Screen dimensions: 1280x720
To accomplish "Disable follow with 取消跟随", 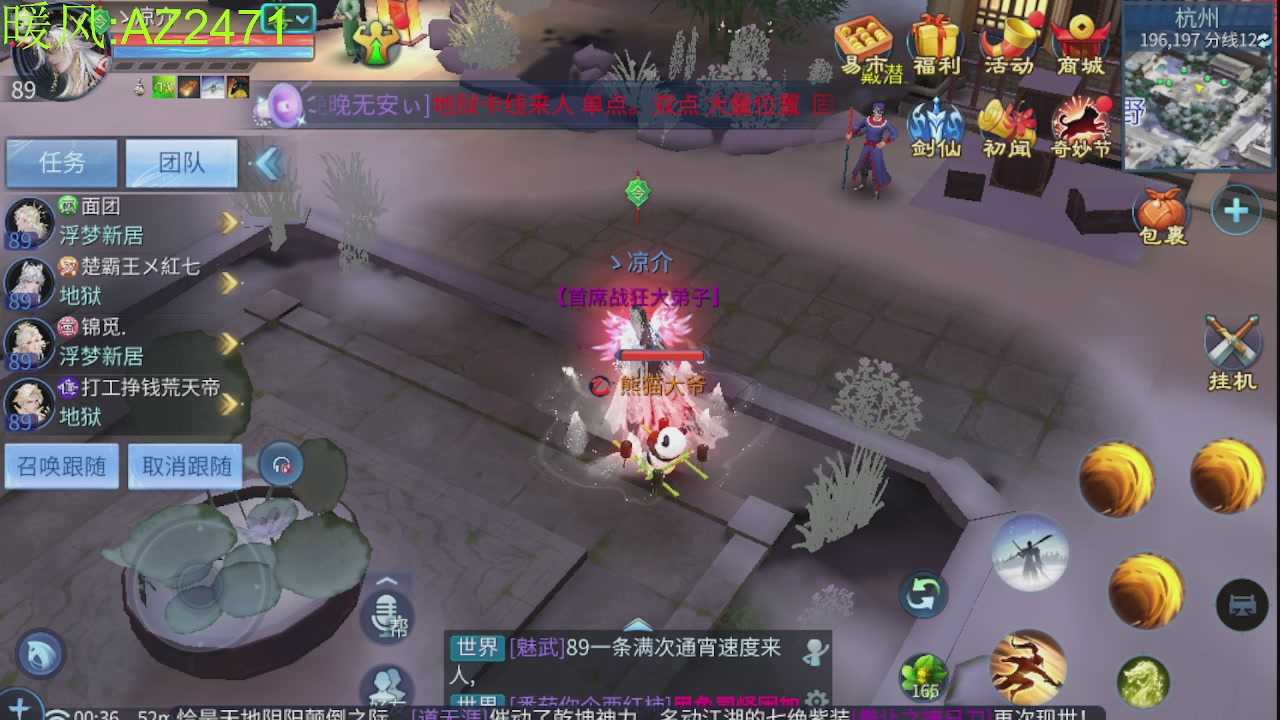I will [185, 465].
